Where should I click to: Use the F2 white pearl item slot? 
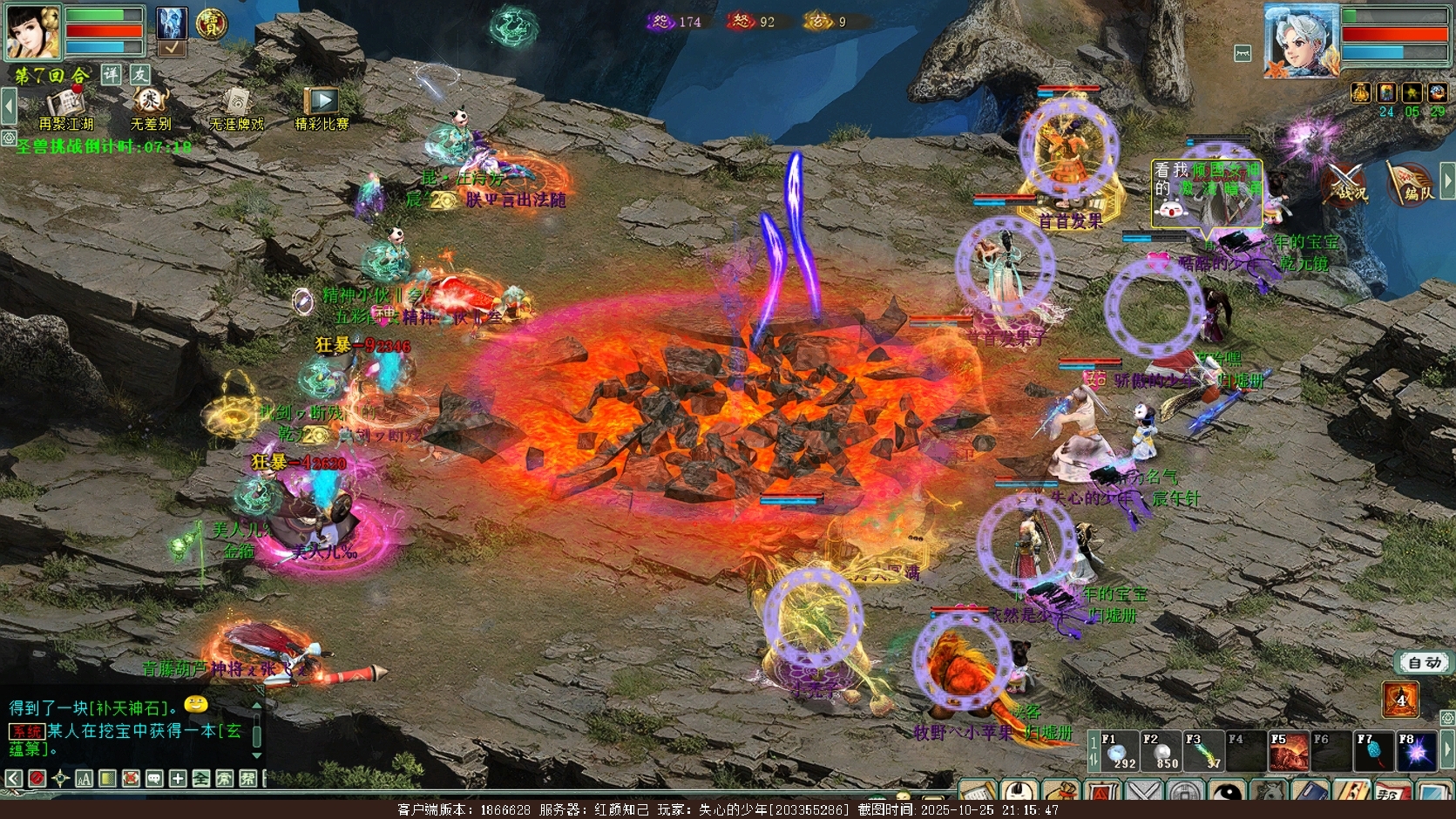[x=1161, y=753]
